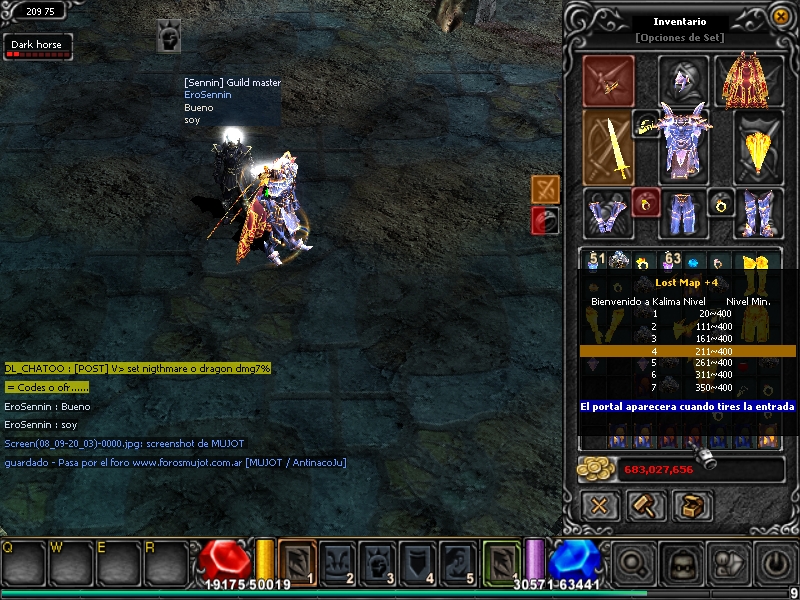Select the equipped blue gloves slot

607,213
